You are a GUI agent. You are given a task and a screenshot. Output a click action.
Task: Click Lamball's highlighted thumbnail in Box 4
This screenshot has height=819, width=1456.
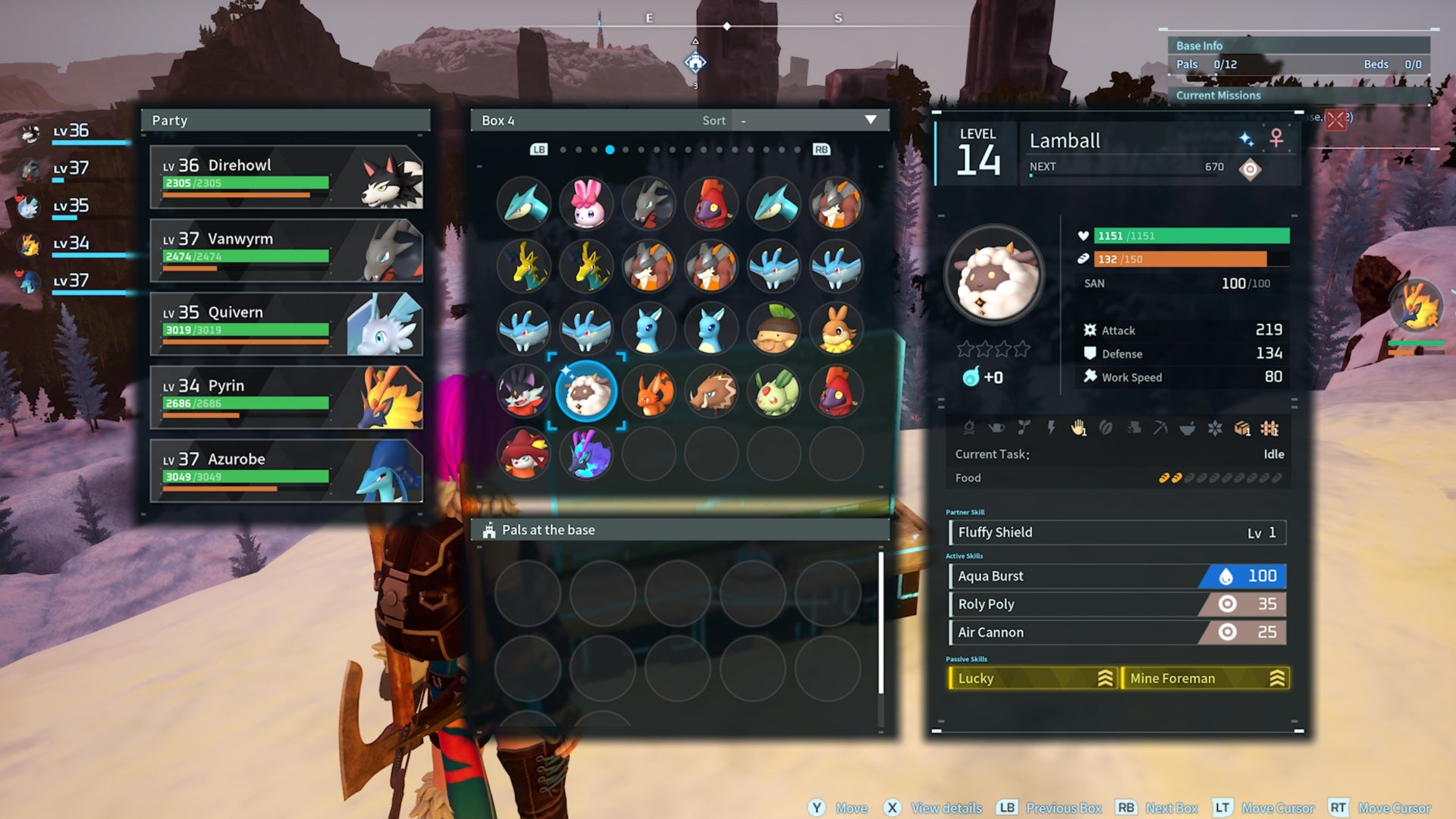coord(587,391)
